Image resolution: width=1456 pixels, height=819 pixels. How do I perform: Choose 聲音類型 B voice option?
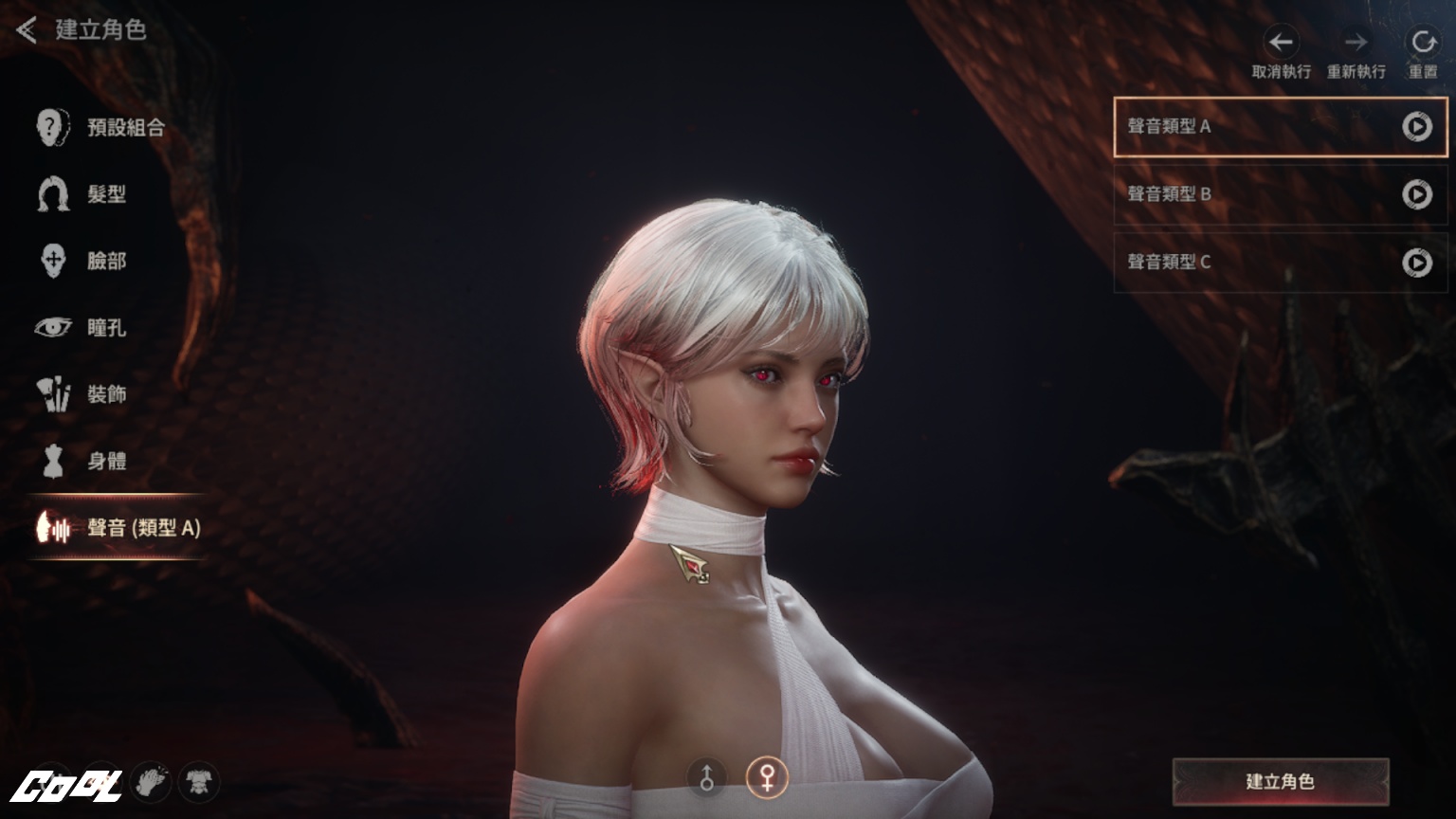(x=1232, y=194)
